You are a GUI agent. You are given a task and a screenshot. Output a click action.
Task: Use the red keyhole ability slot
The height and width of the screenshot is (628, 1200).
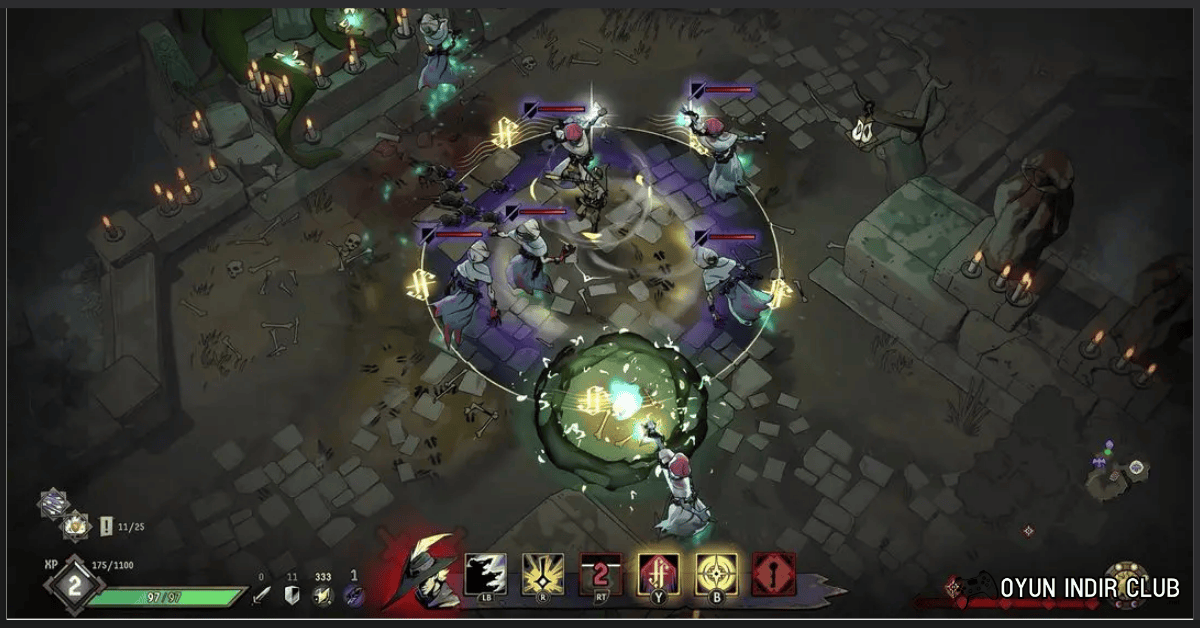(x=774, y=574)
